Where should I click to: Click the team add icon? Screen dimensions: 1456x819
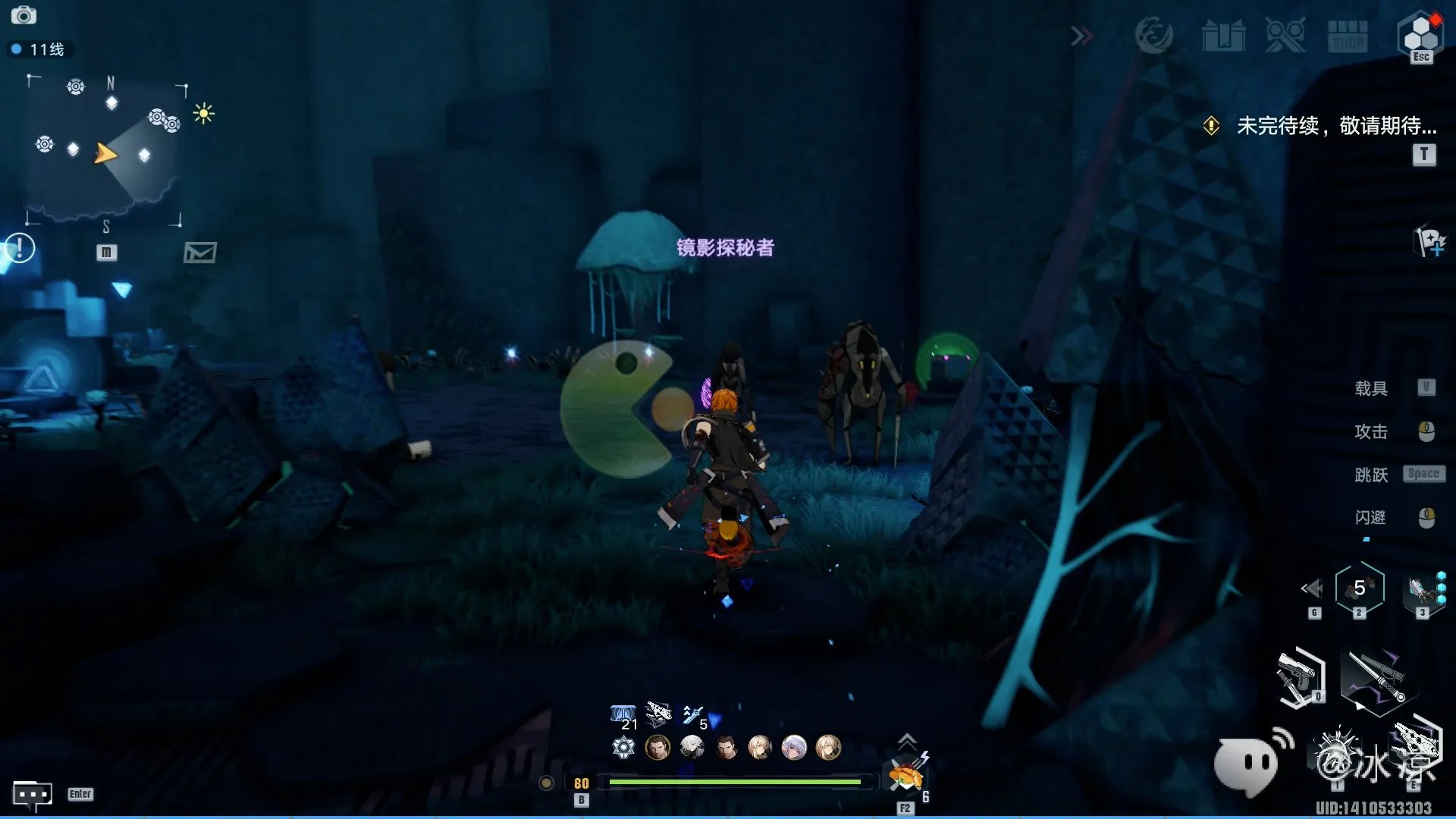click(x=1429, y=243)
